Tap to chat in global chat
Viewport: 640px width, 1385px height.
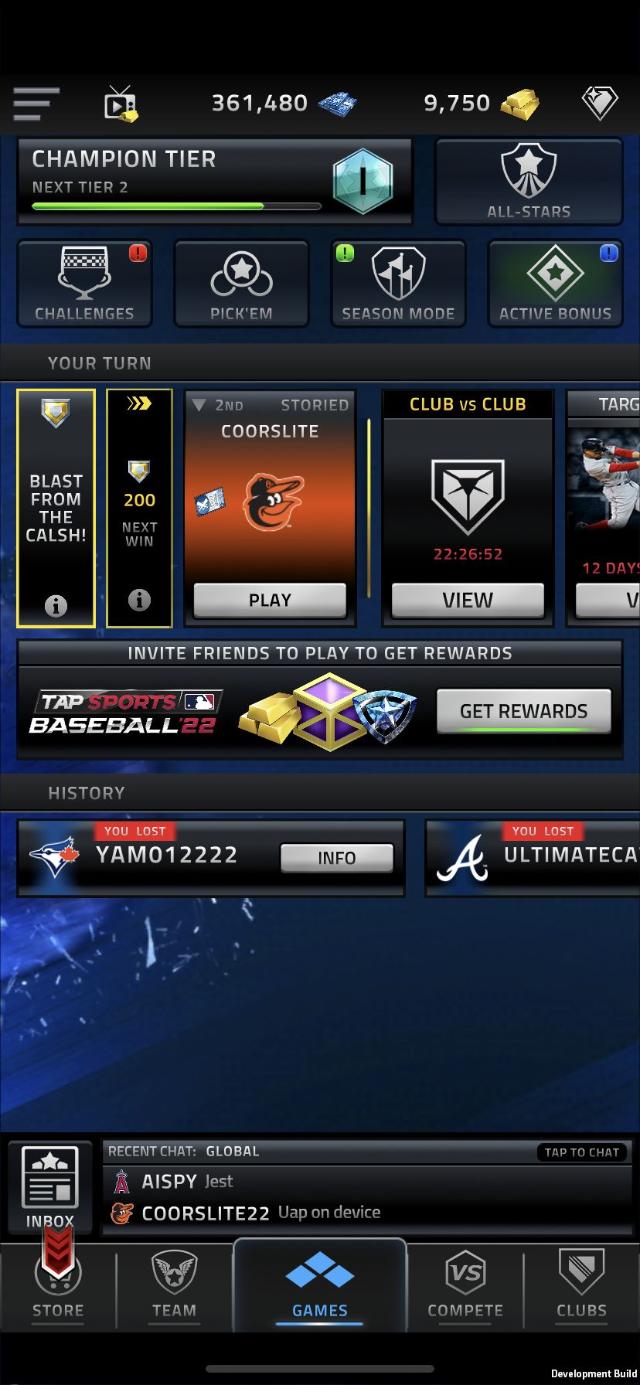(x=582, y=1152)
